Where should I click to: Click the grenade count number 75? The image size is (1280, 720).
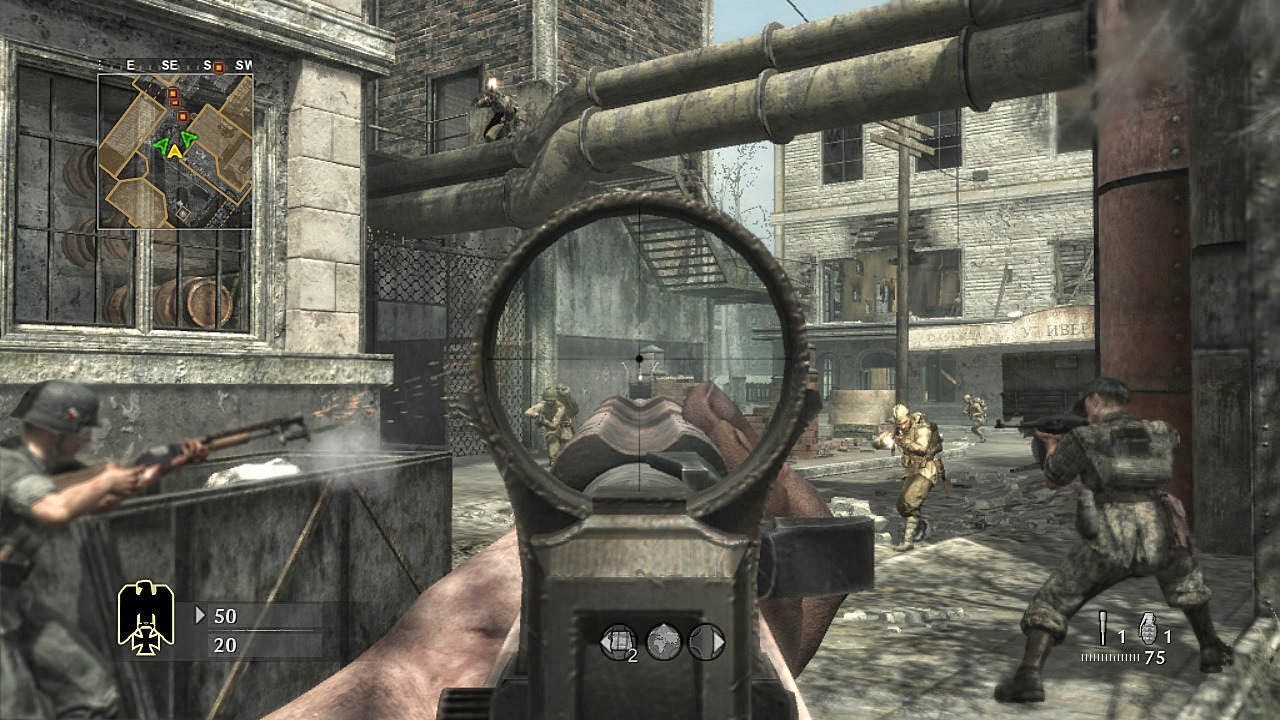point(1154,657)
